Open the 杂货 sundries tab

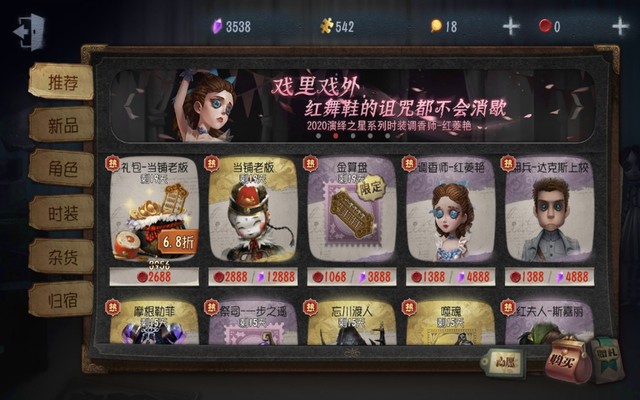pos(60,255)
